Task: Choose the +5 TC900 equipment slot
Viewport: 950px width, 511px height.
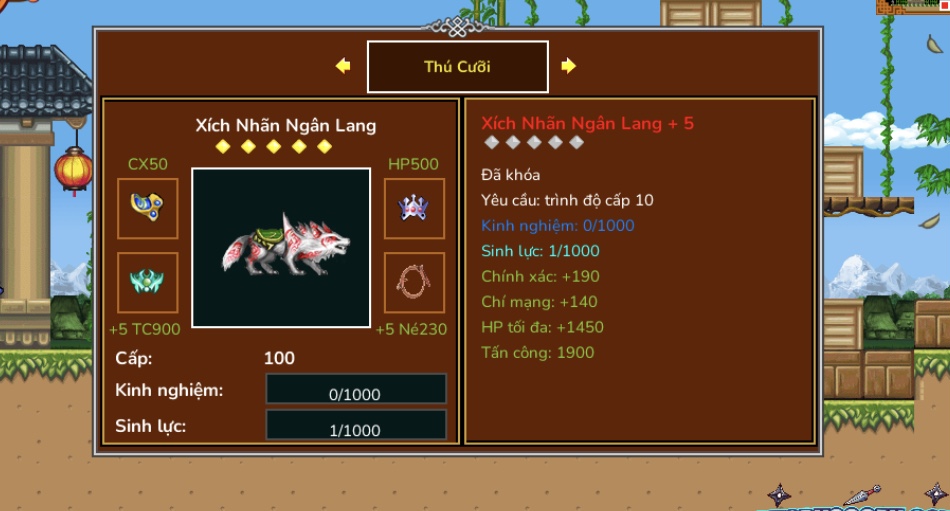Action: [x=148, y=282]
